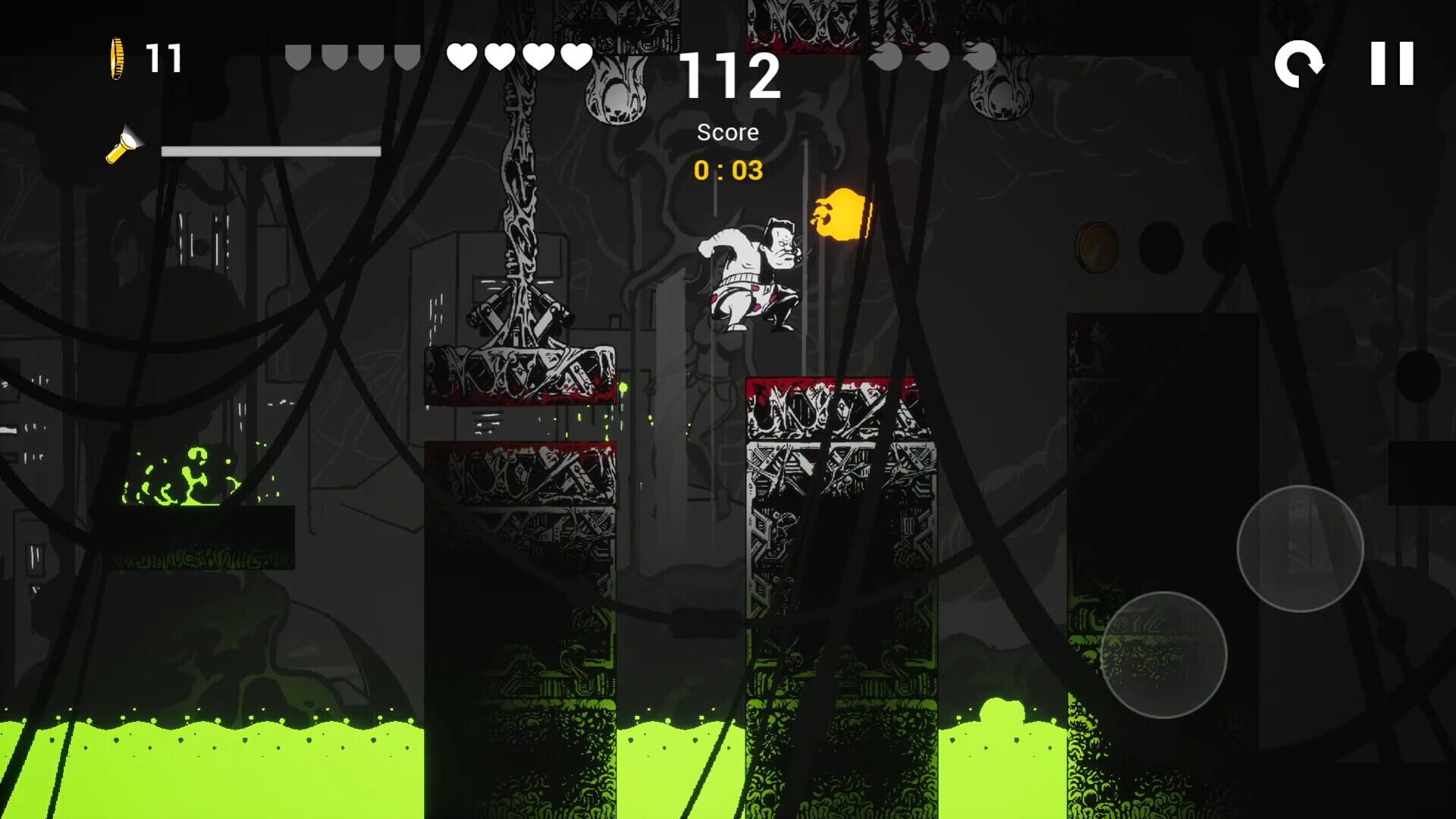Tap the yellow timer showing 0:03

[727, 171]
